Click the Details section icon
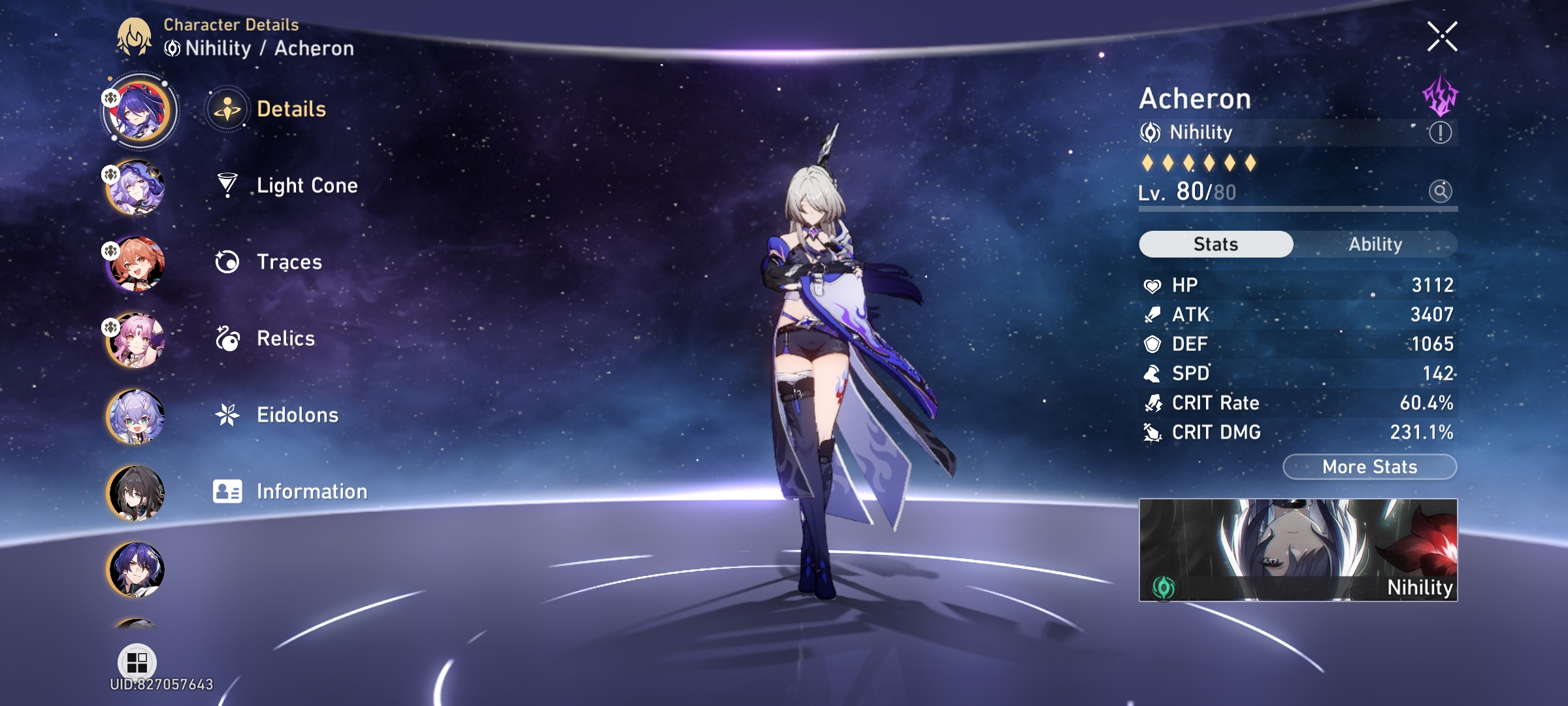Screen dimensions: 1568x706 pyautogui.click(x=226, y=109)
